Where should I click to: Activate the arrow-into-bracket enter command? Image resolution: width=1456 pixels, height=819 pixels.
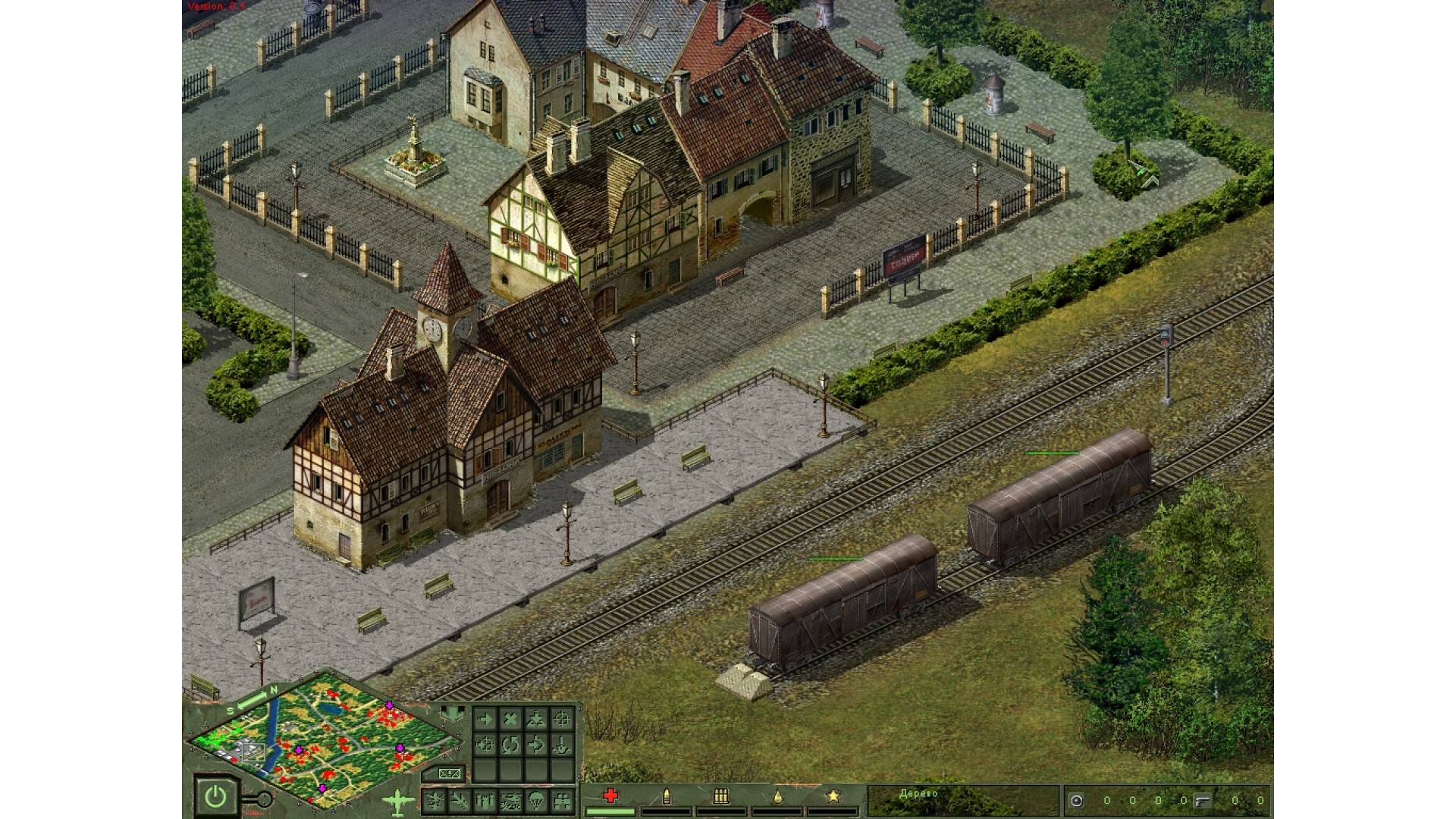point(536,745)
